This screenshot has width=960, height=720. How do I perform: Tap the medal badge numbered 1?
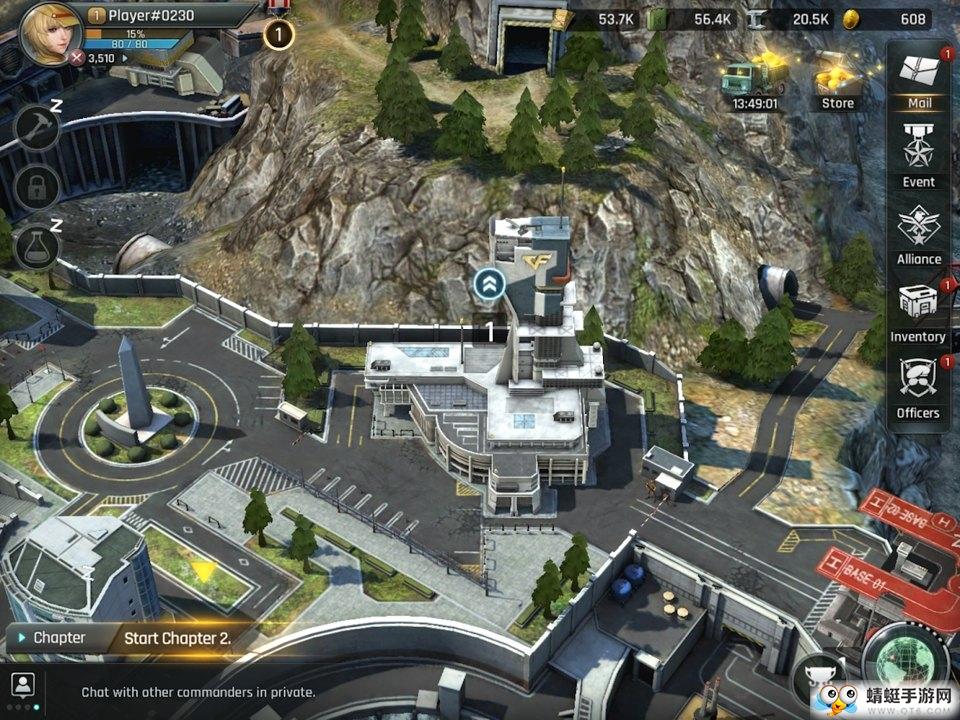pos(278,34)
